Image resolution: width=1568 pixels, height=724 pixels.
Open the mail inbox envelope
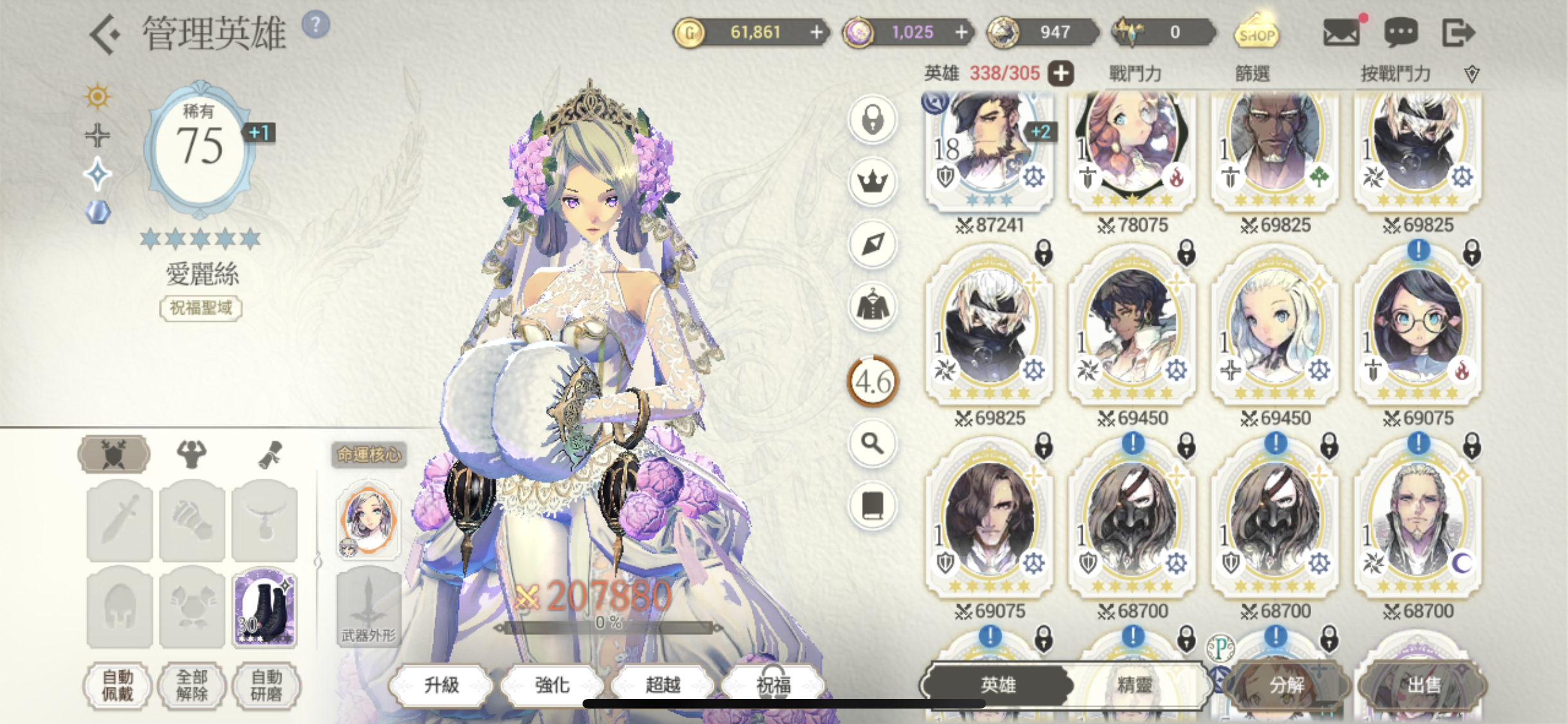pos(1341,32)
